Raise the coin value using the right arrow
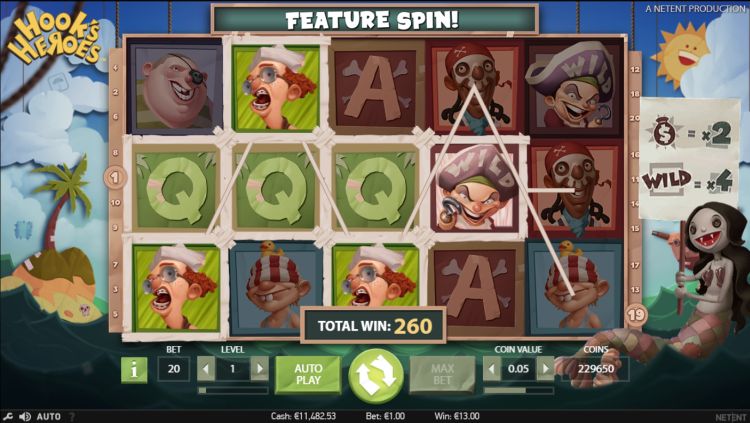This screenshot has width=750, height=423. [x=545, y=369]
